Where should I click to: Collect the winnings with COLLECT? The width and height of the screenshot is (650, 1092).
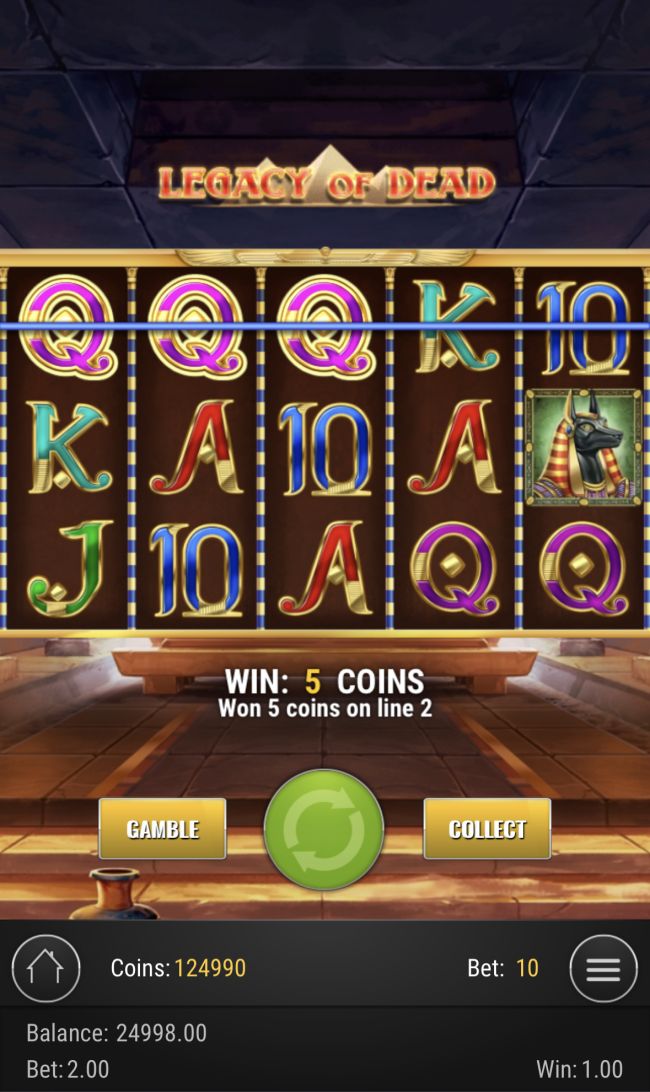coord(487,829)
